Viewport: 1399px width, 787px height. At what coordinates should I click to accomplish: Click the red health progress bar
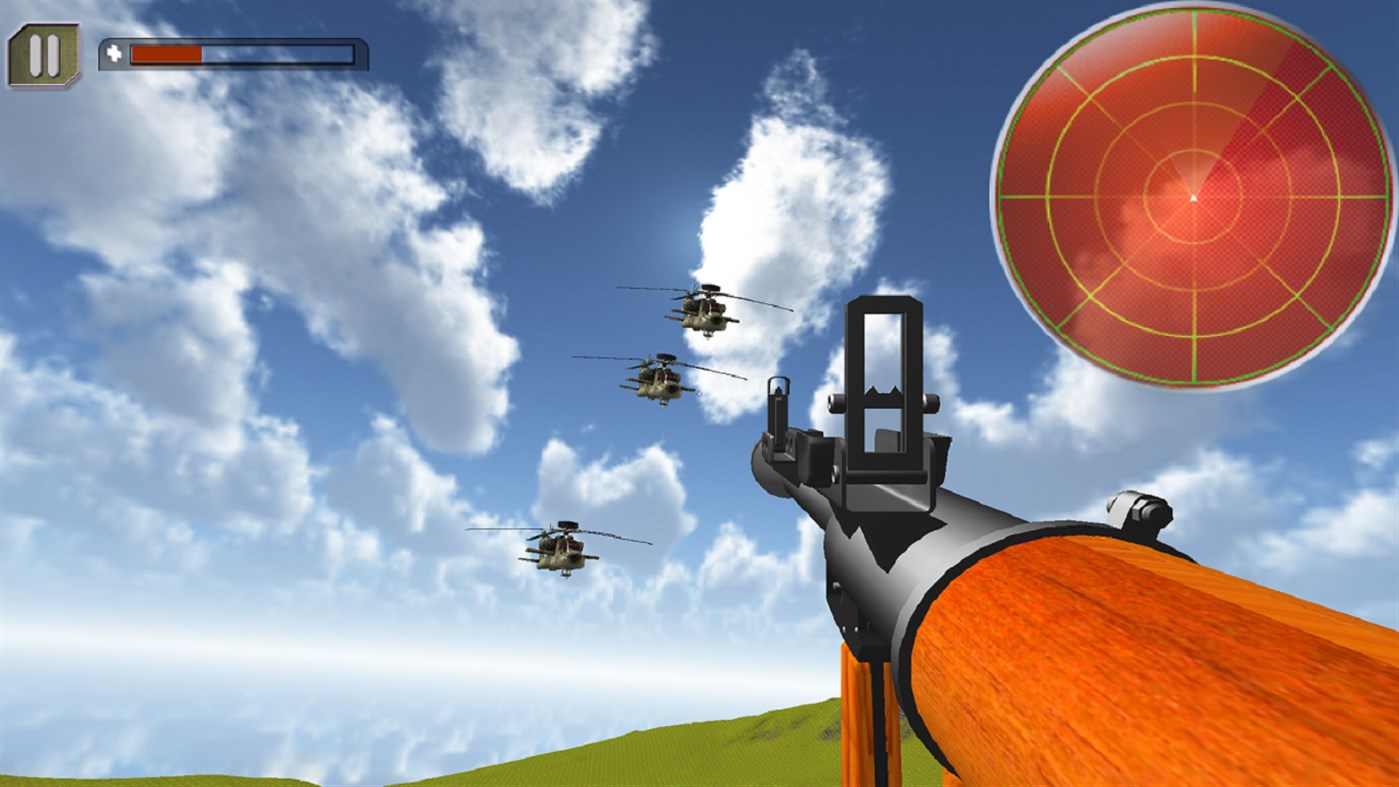[x=165, y=55]
